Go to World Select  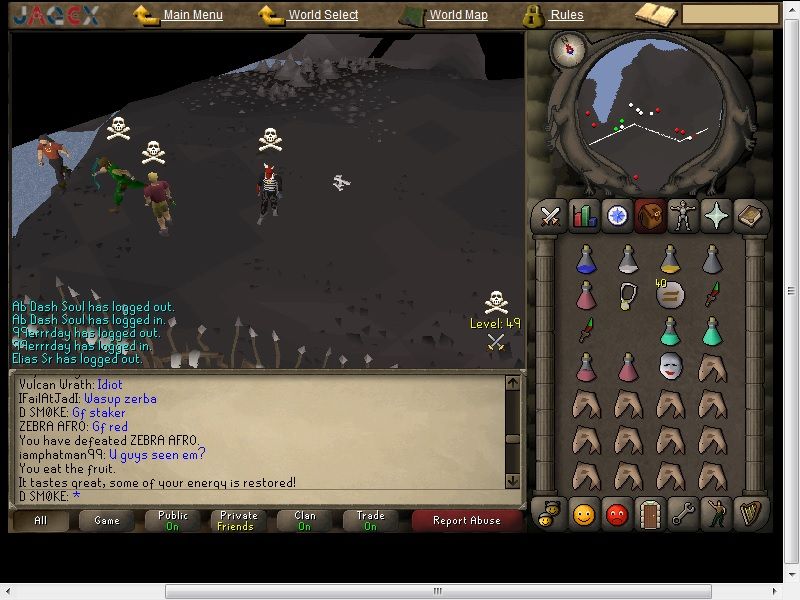click(321, 15)
